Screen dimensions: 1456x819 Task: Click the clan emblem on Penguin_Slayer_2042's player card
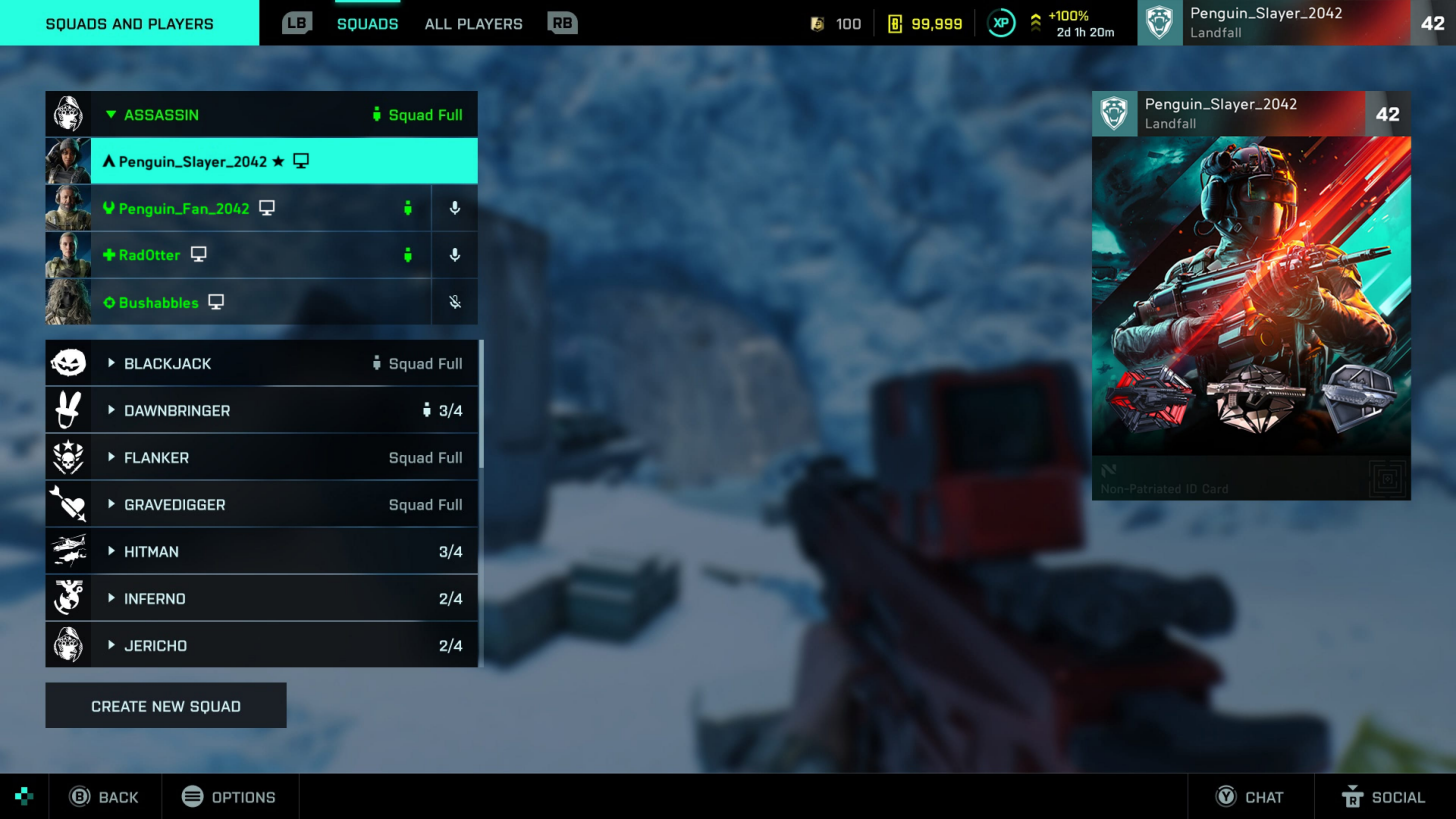pos(1114,113)
